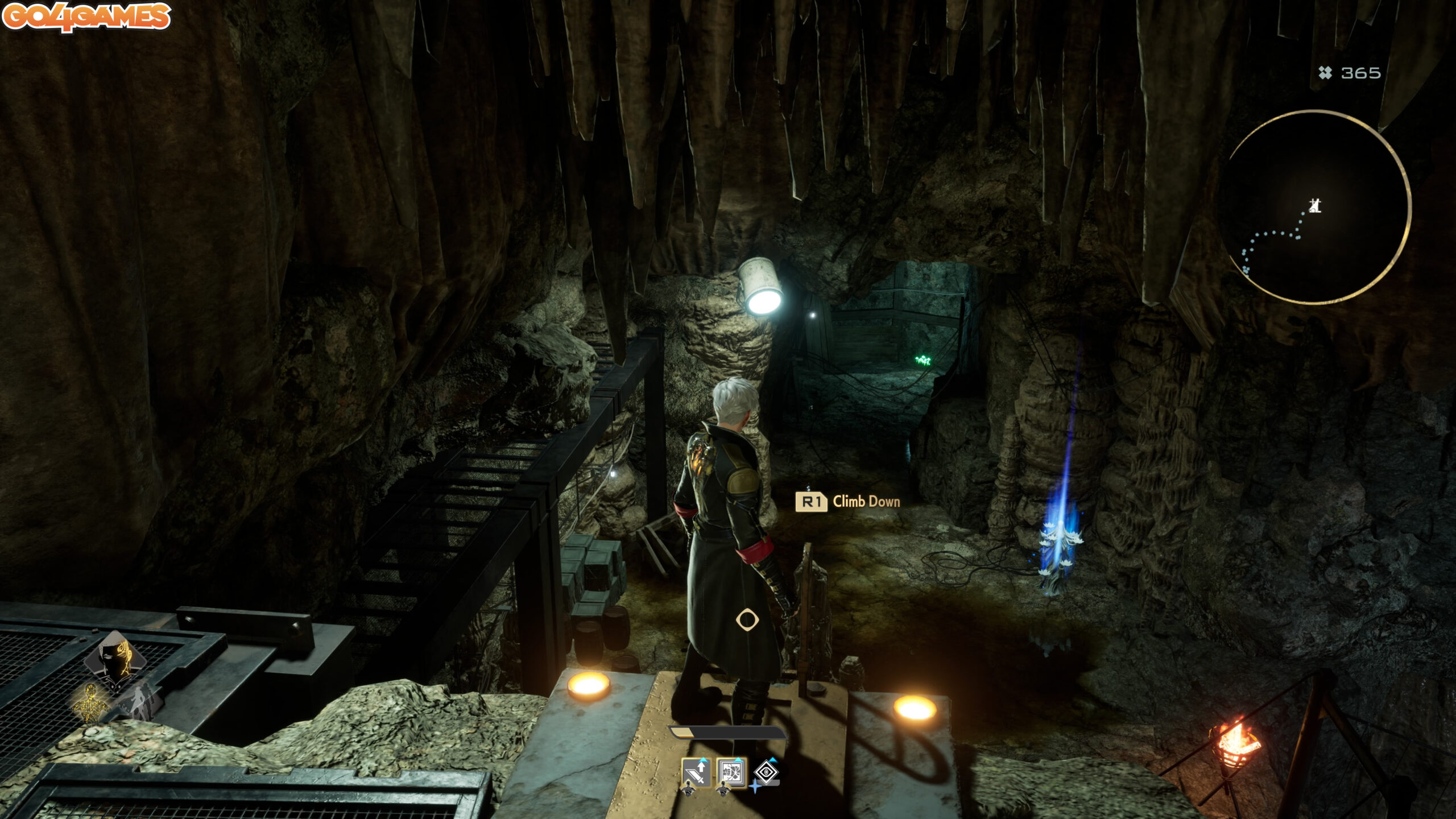The image size is (1456, 819).
Task: Select the sword with up-arrow skill icon
Action: pyautogui.click(x=696, y=773)
